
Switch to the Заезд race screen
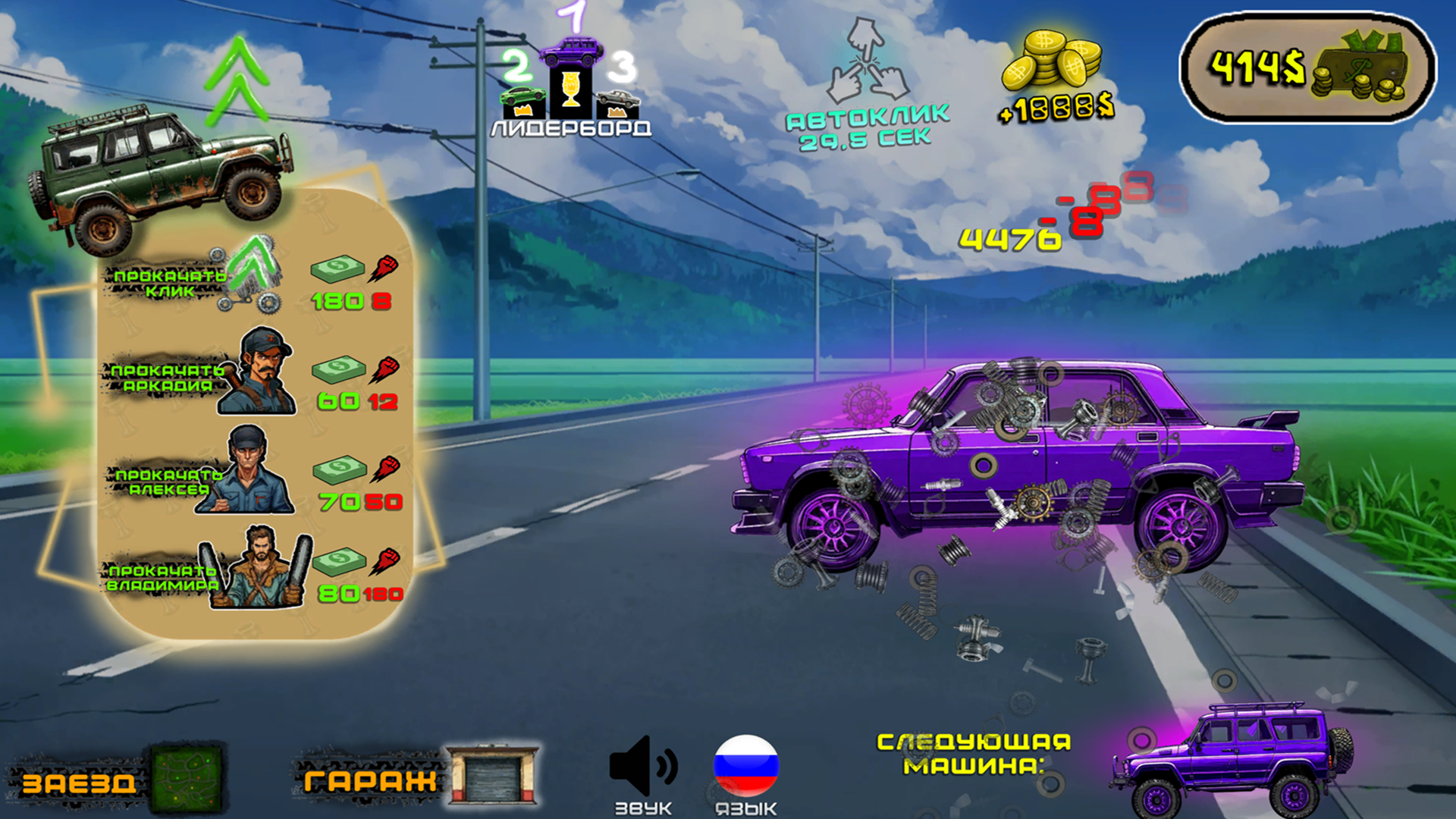click(80, 781)
